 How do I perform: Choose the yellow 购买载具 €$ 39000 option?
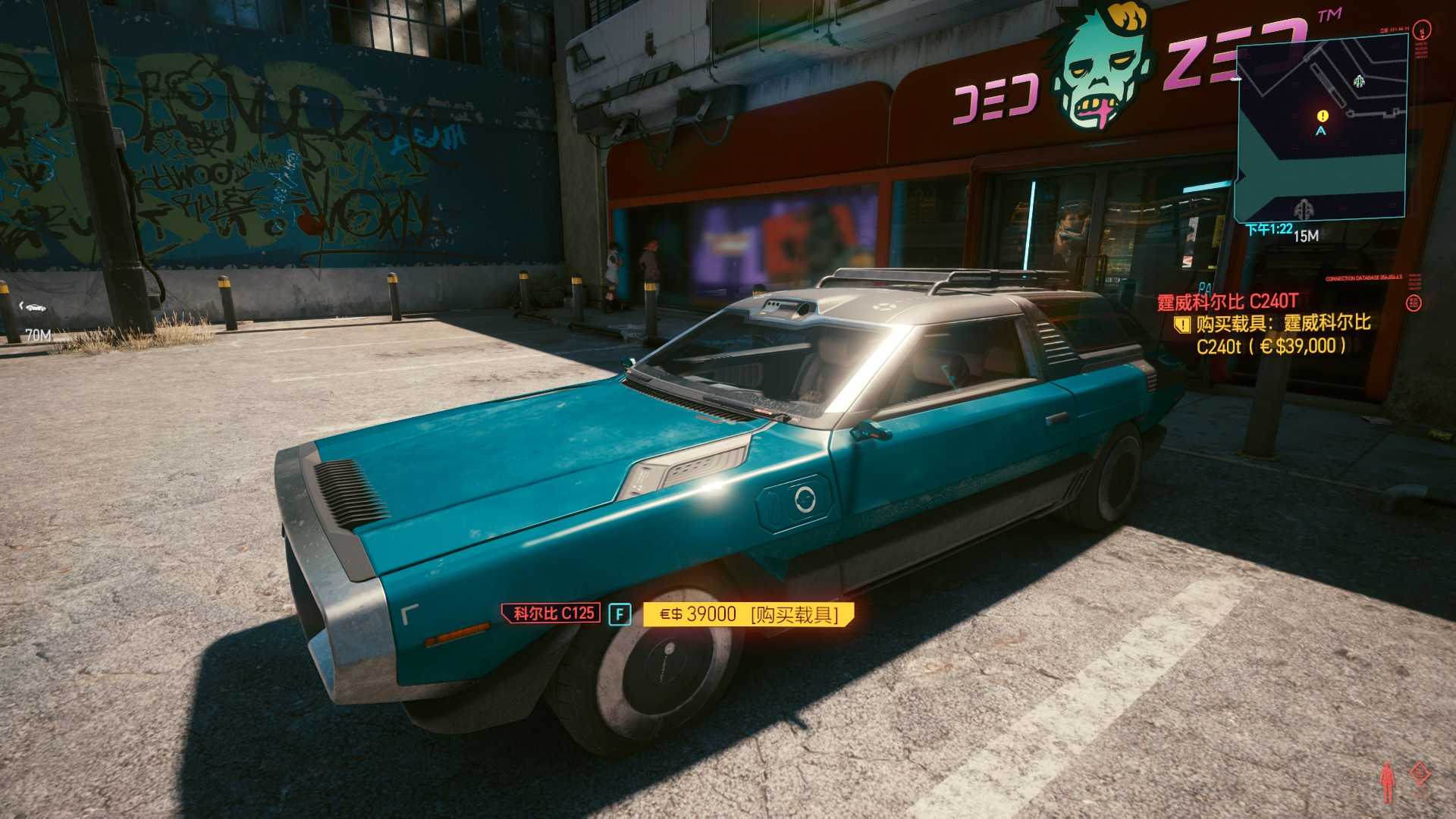point(748,614)
